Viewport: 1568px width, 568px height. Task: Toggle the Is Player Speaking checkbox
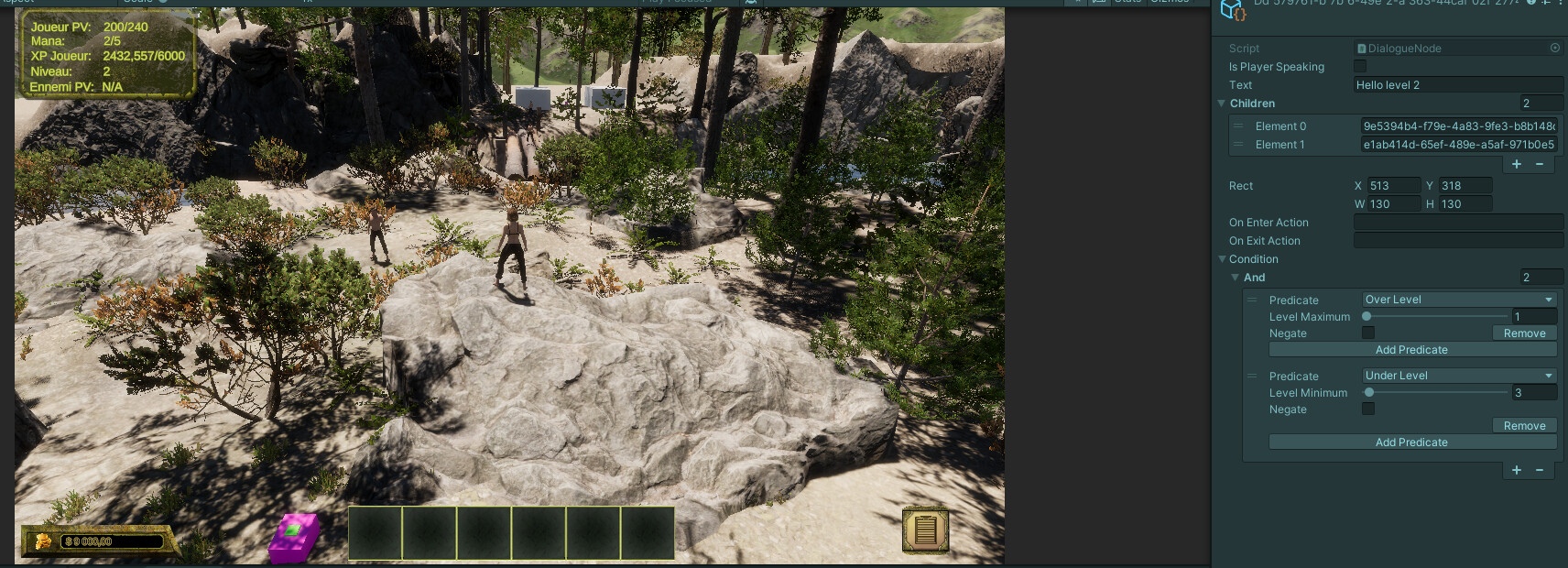click(1360, 66)
